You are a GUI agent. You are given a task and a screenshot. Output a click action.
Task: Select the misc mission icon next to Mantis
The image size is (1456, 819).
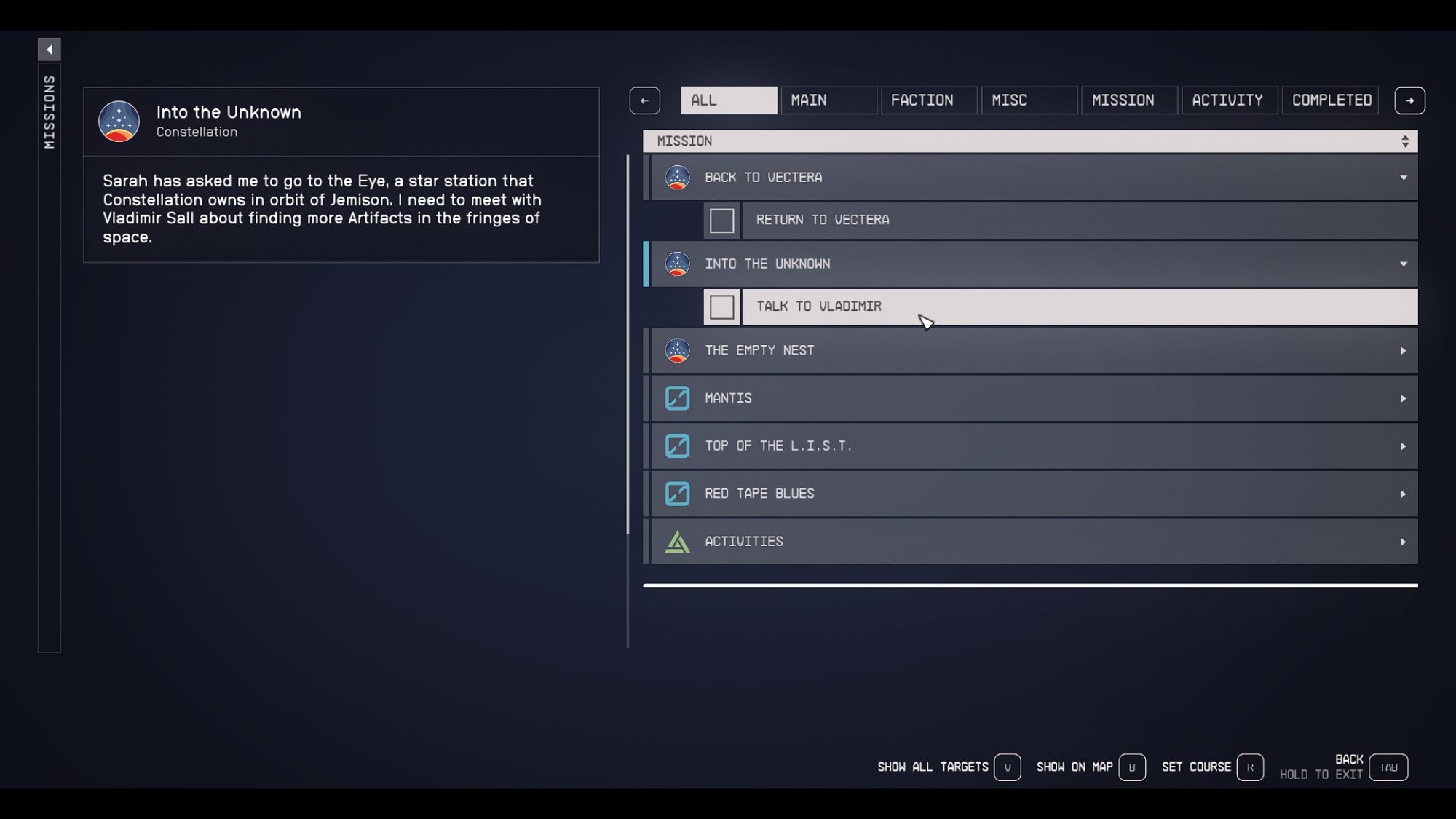point(677,398)
